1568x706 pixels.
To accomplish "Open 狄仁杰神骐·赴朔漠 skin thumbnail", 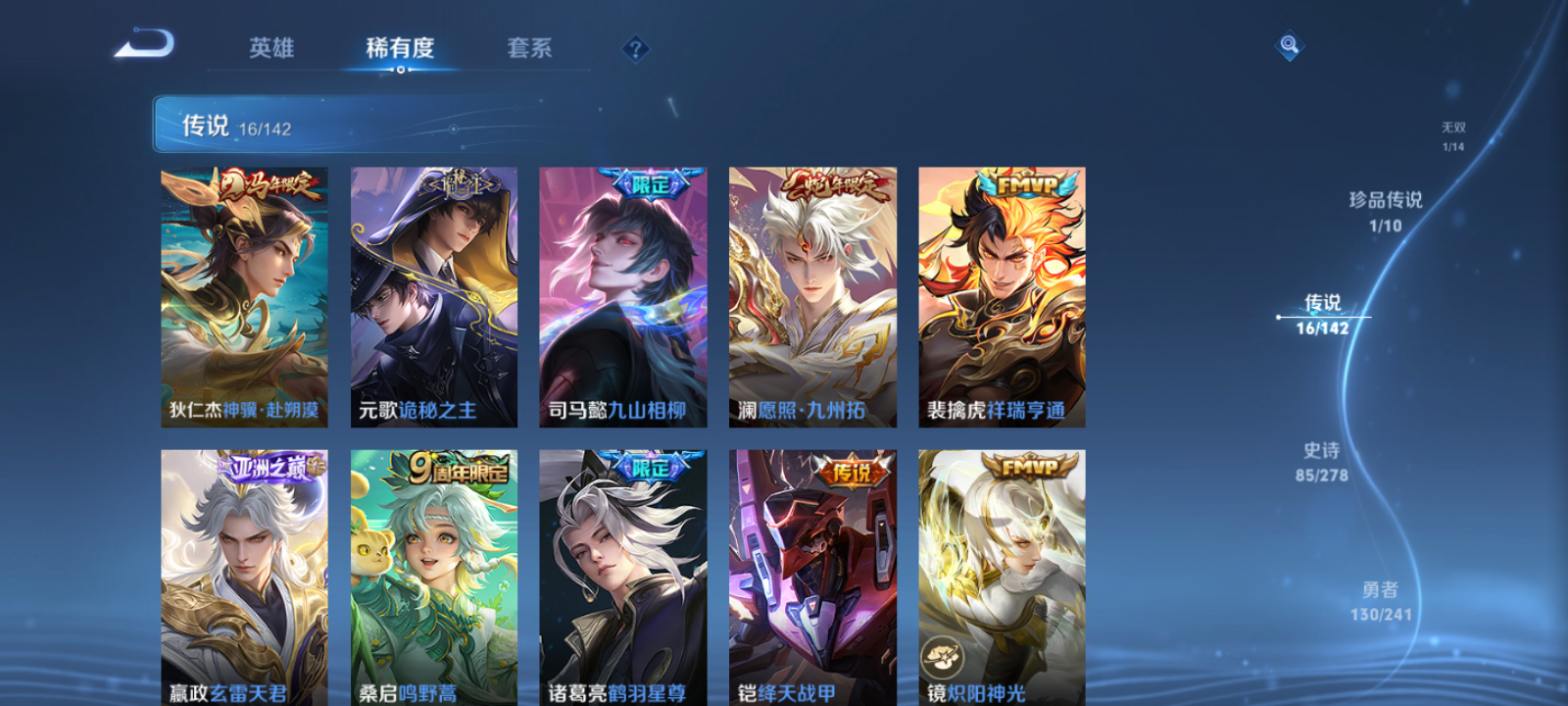I will (x=245, y=294).
